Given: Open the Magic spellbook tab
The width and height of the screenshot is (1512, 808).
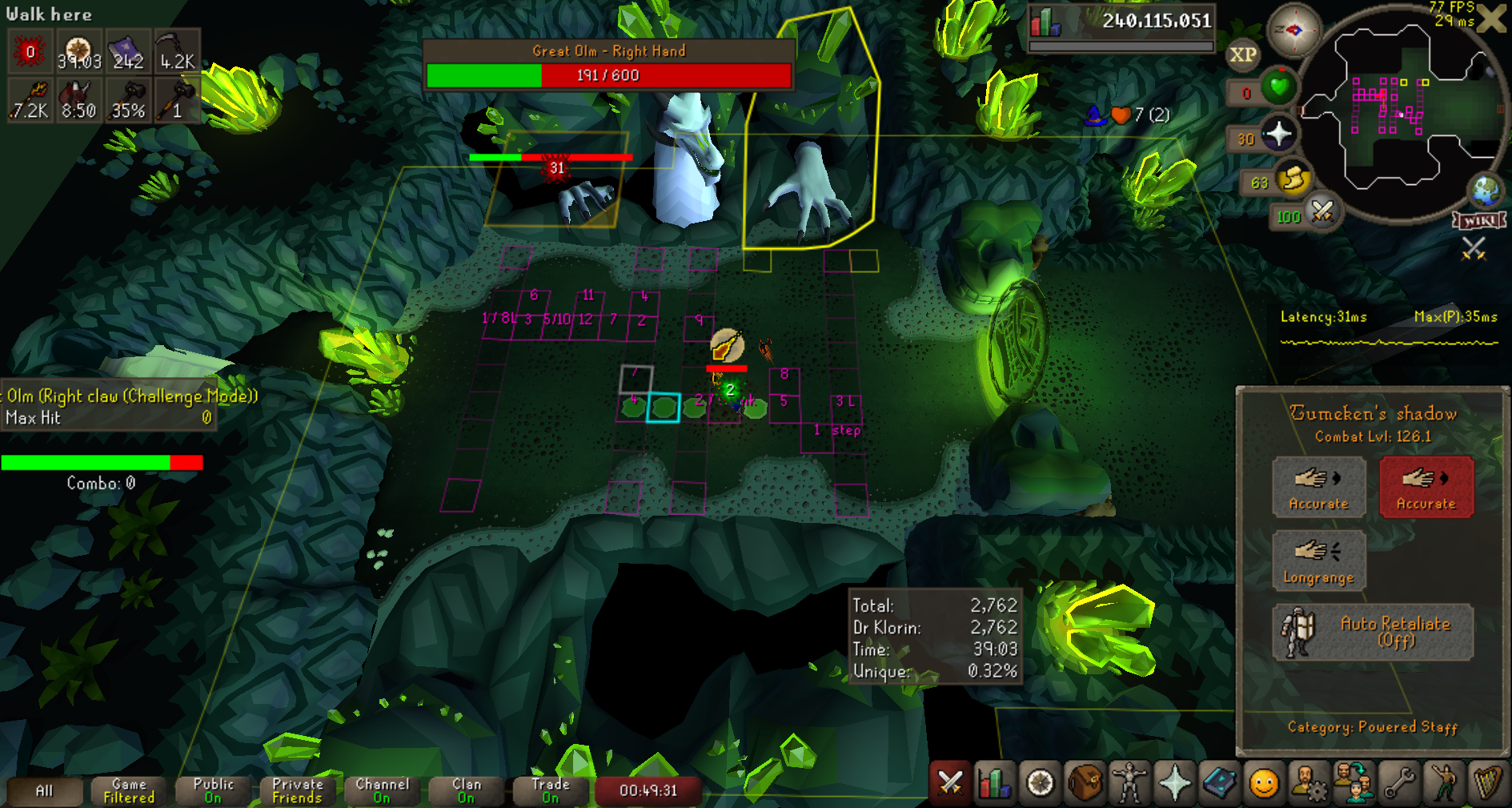Looking at the screenshot, I should coord(1219,783).
